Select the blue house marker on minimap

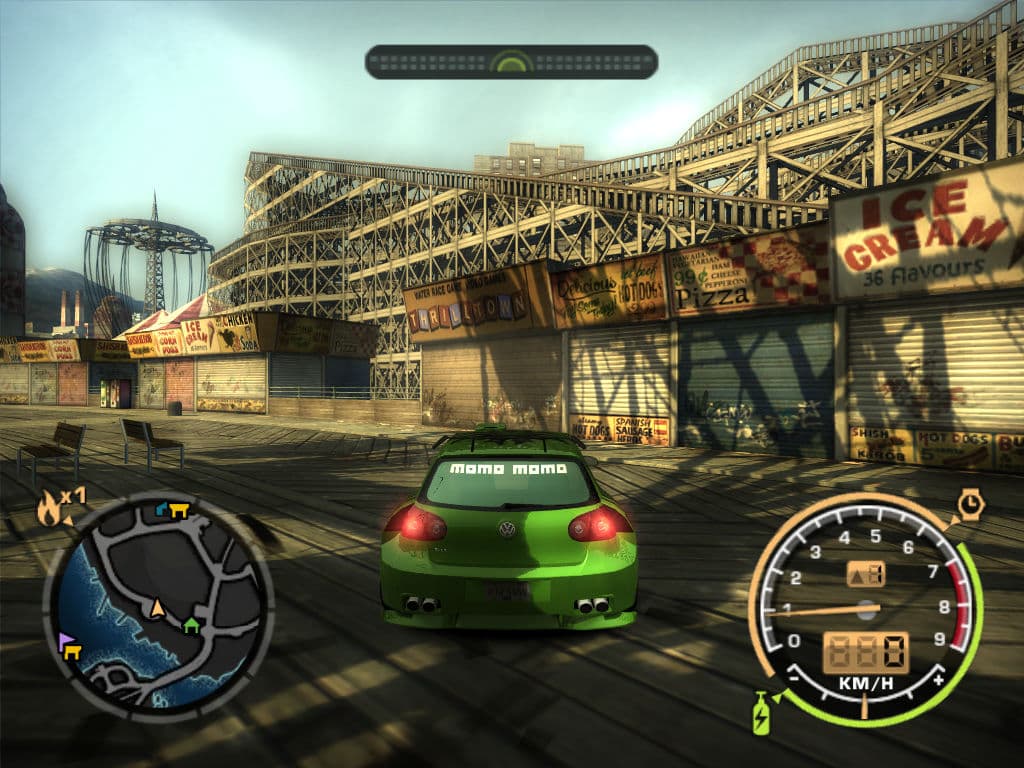click(163, 509)
